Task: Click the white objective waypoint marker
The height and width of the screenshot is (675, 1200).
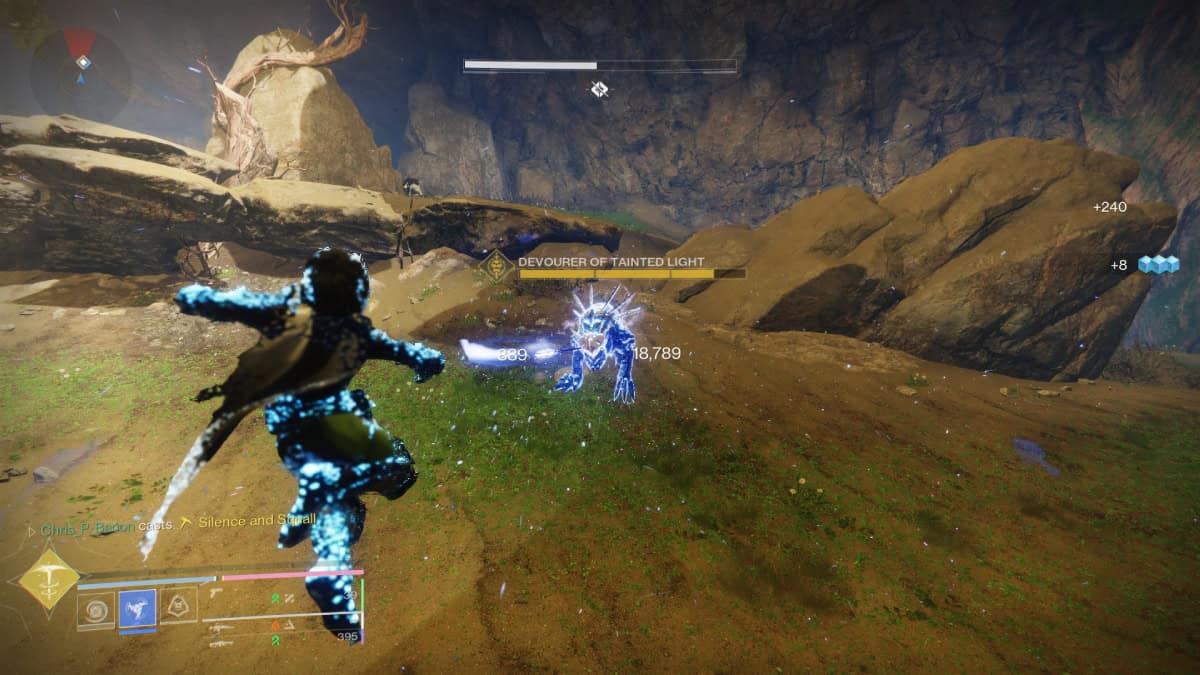Action: [599, 90]
